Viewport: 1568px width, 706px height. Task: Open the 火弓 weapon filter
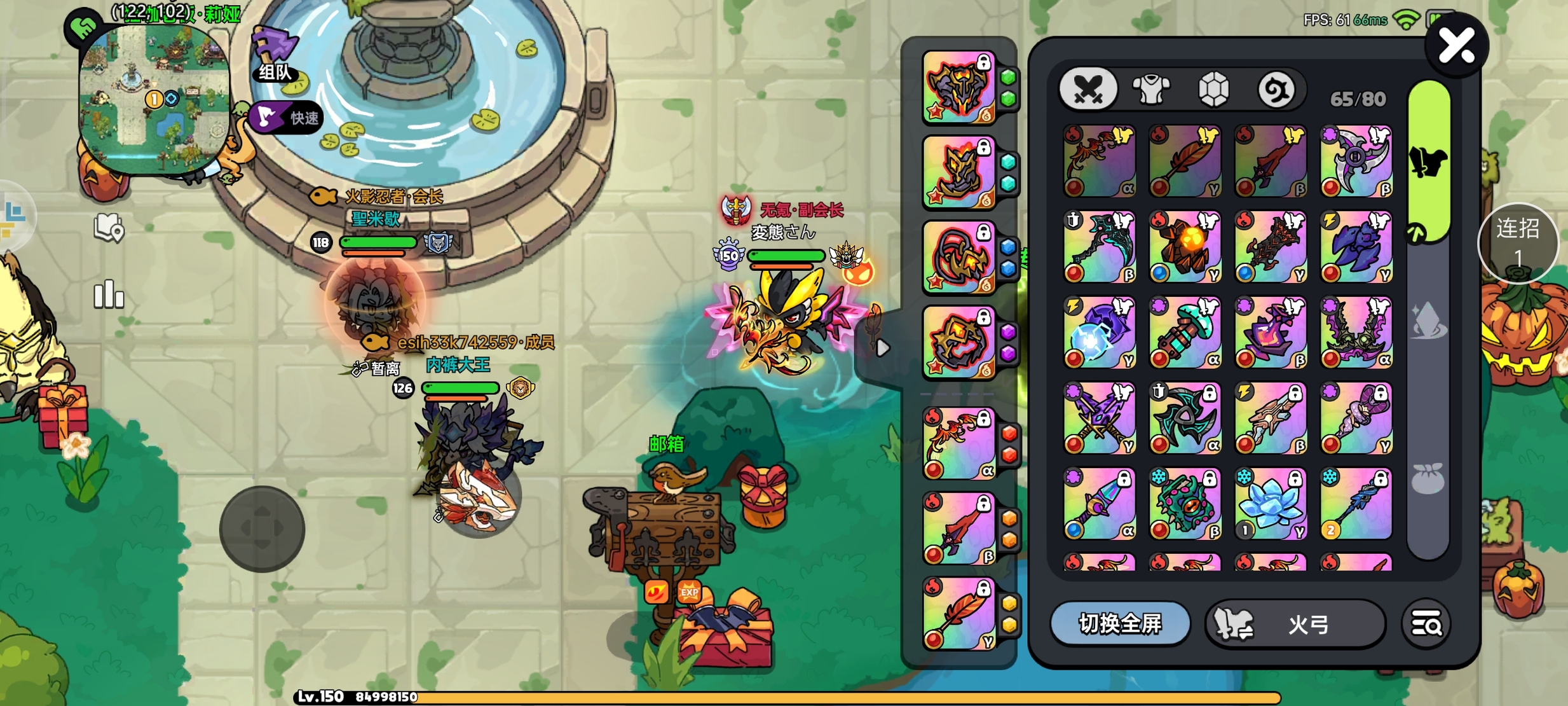[x=1295, y=624]
